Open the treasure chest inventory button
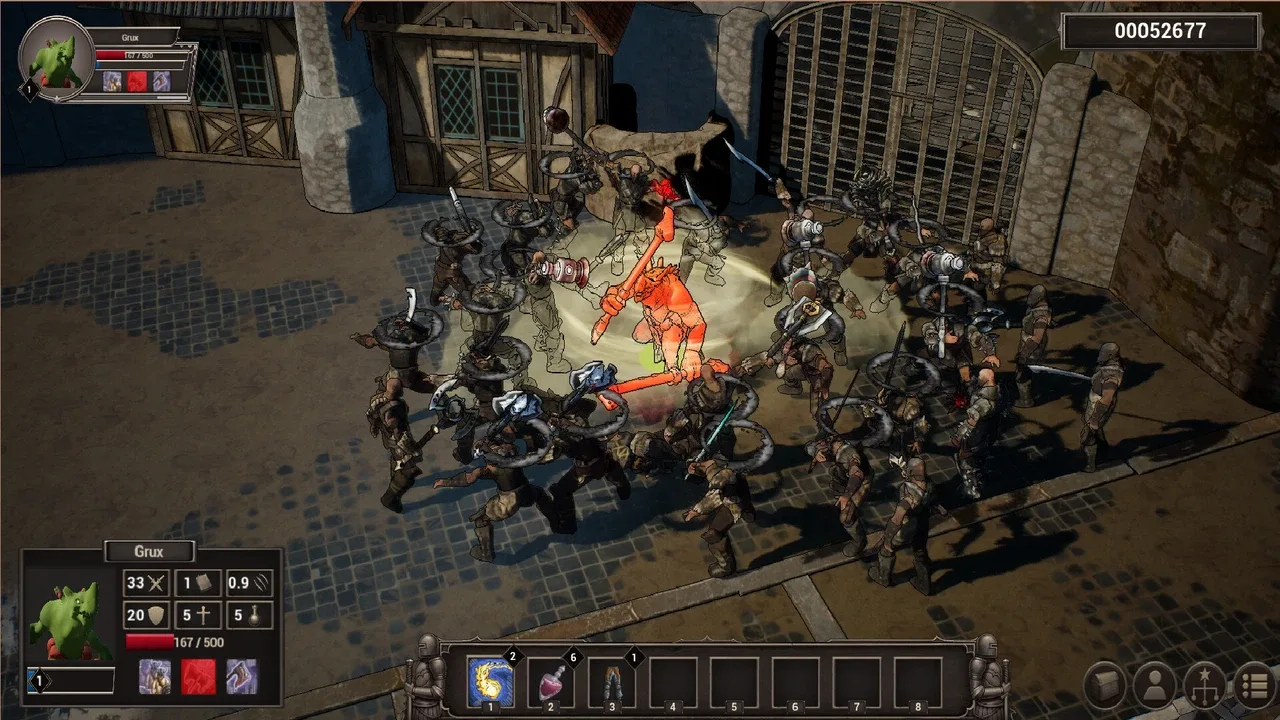Image resolution: width=1280 pixels, height=720 pixels. (x=1106, y=686)
